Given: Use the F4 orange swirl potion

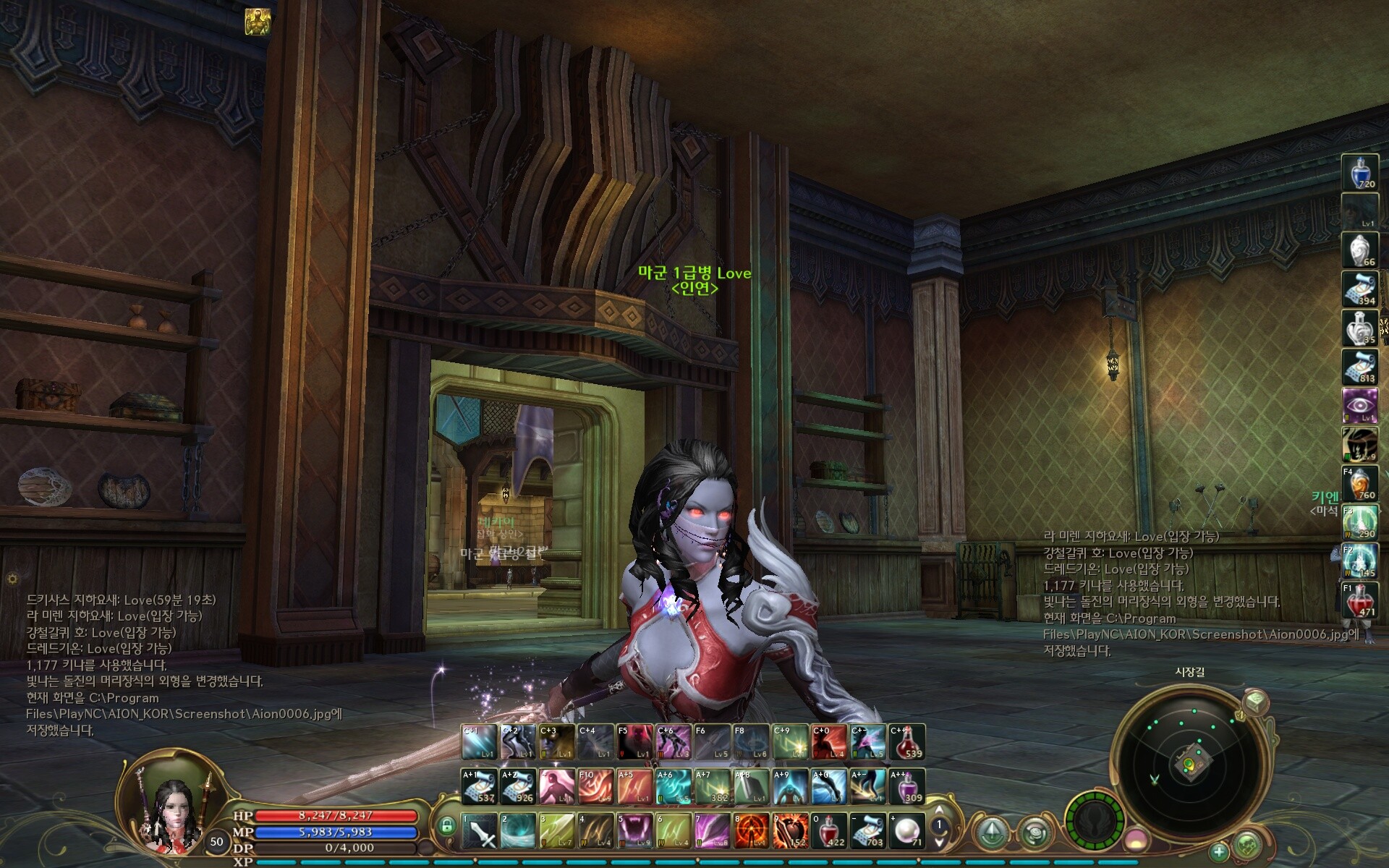Looking at the screenshot, I should pyautogui.click(x=1359, y=483).
